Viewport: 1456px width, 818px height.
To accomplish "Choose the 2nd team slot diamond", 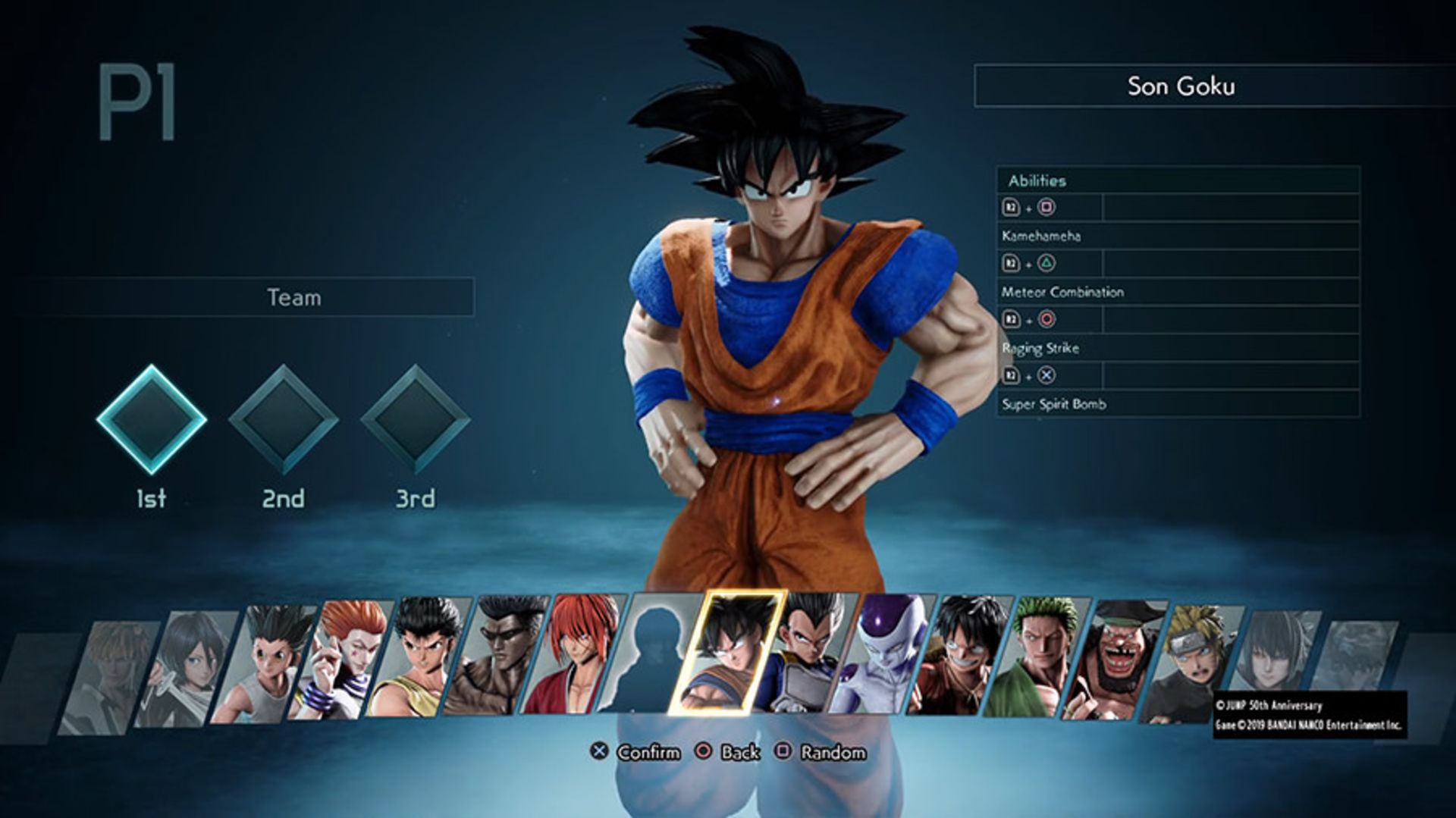I will [284, 419].
